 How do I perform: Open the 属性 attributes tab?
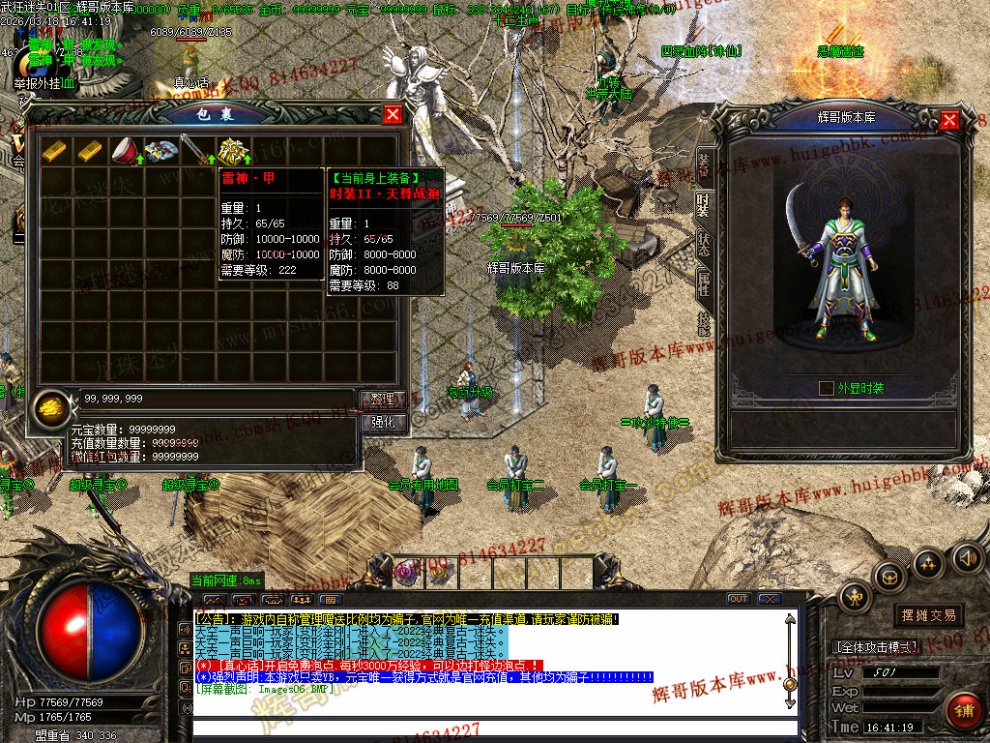[705, 285]
